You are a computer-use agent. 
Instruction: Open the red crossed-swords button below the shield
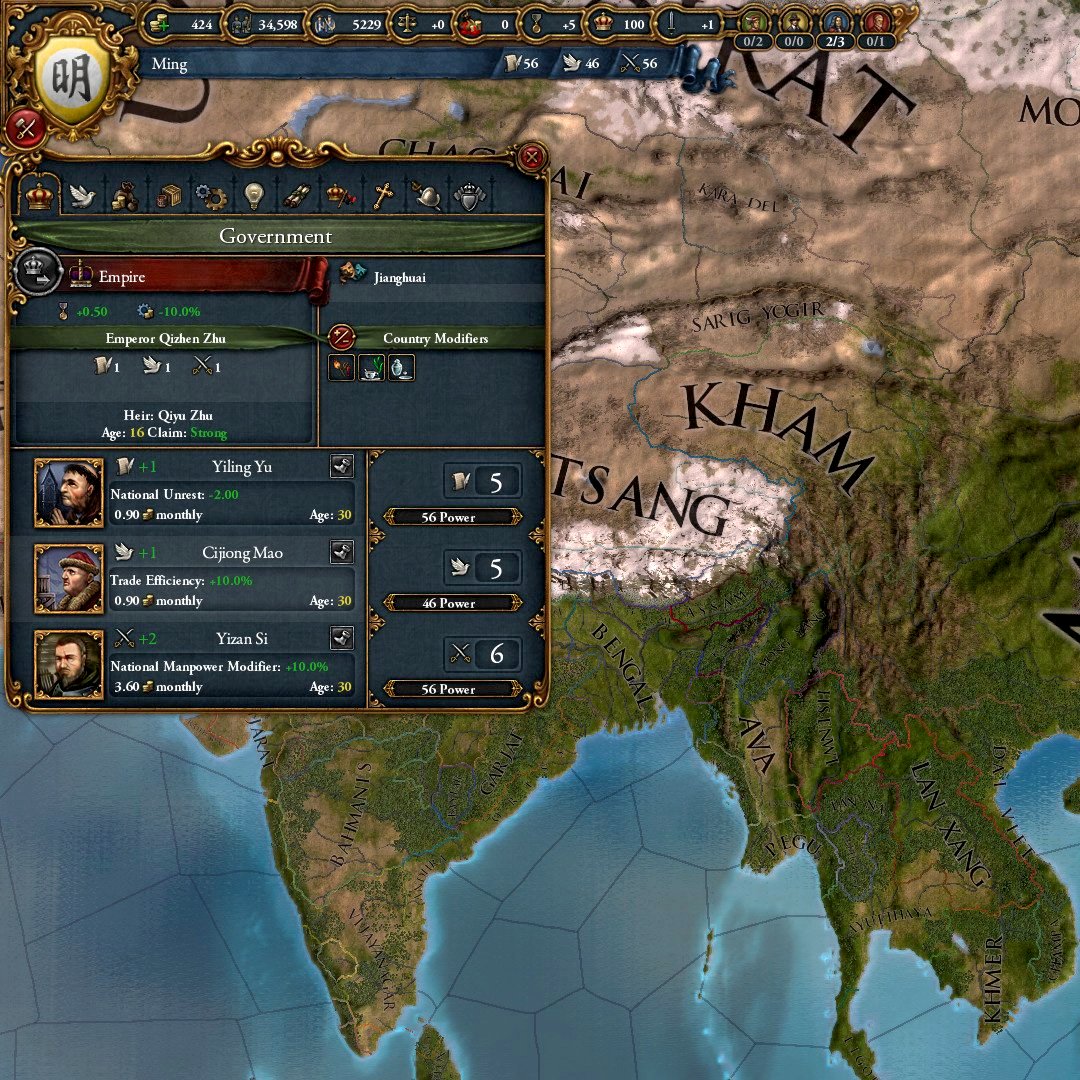coord(26,128)
